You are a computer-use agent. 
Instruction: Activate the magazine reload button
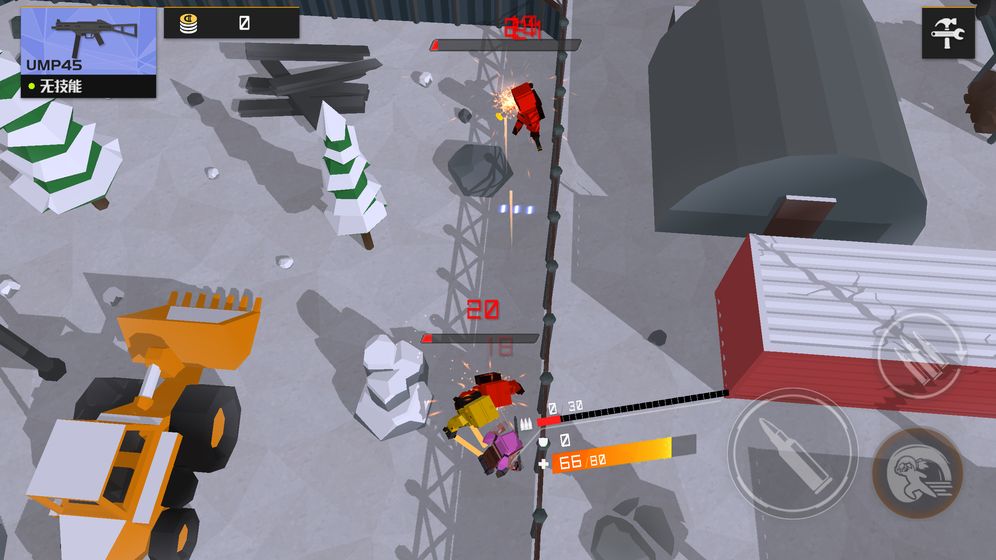[920, 355]
